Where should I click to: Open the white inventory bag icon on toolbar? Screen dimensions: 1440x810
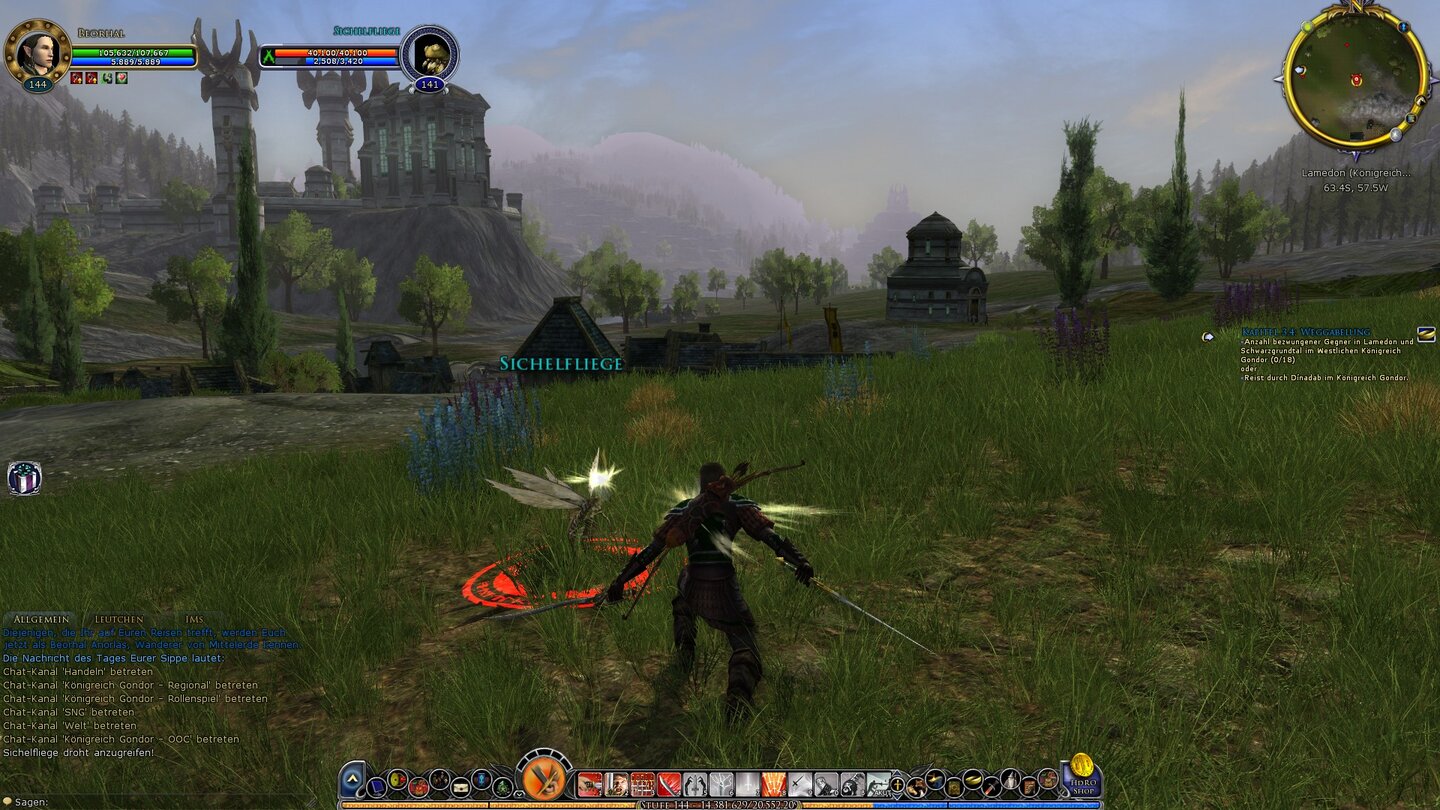462,788
